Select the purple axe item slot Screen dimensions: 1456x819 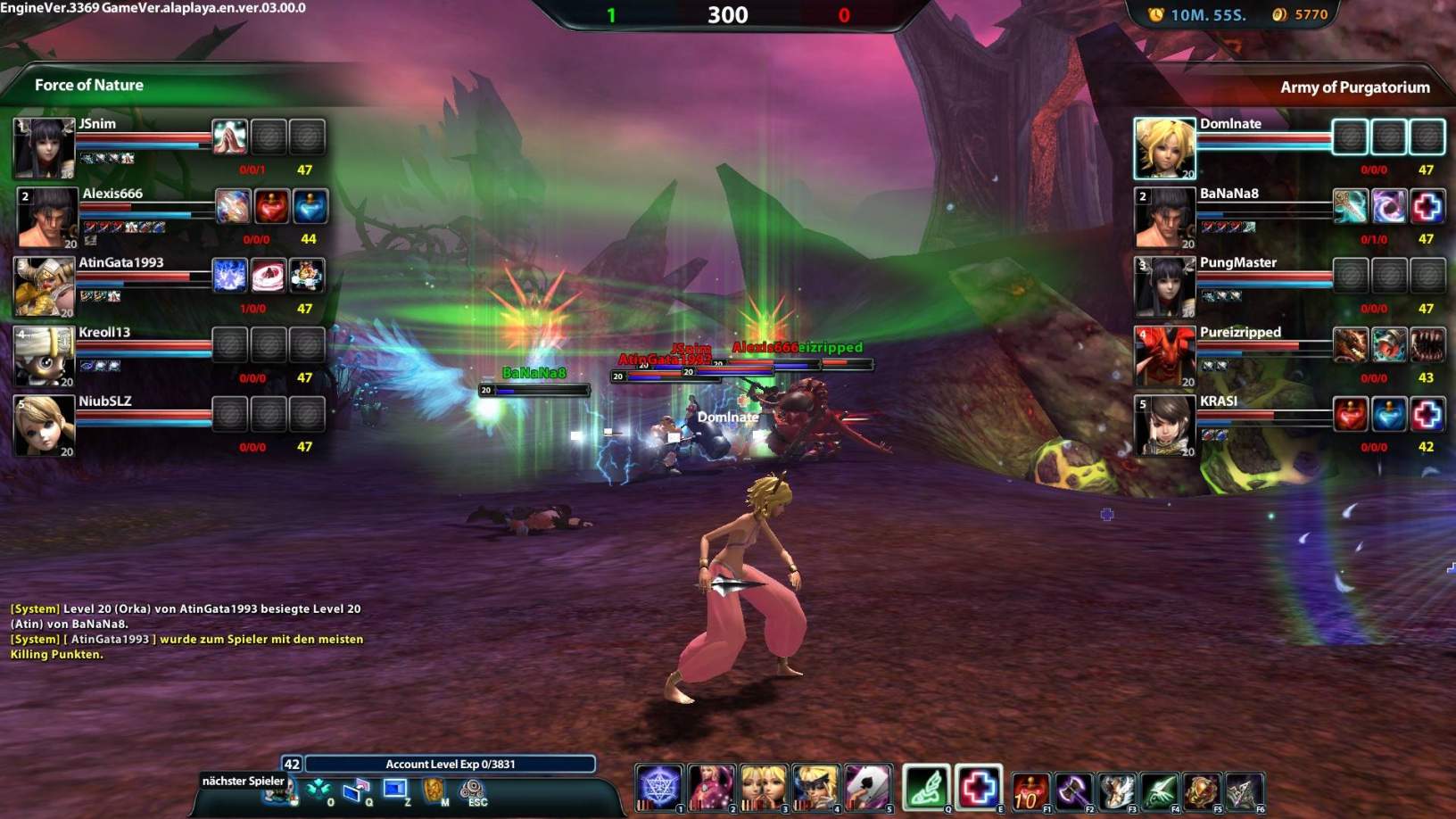pos(1072,790)
